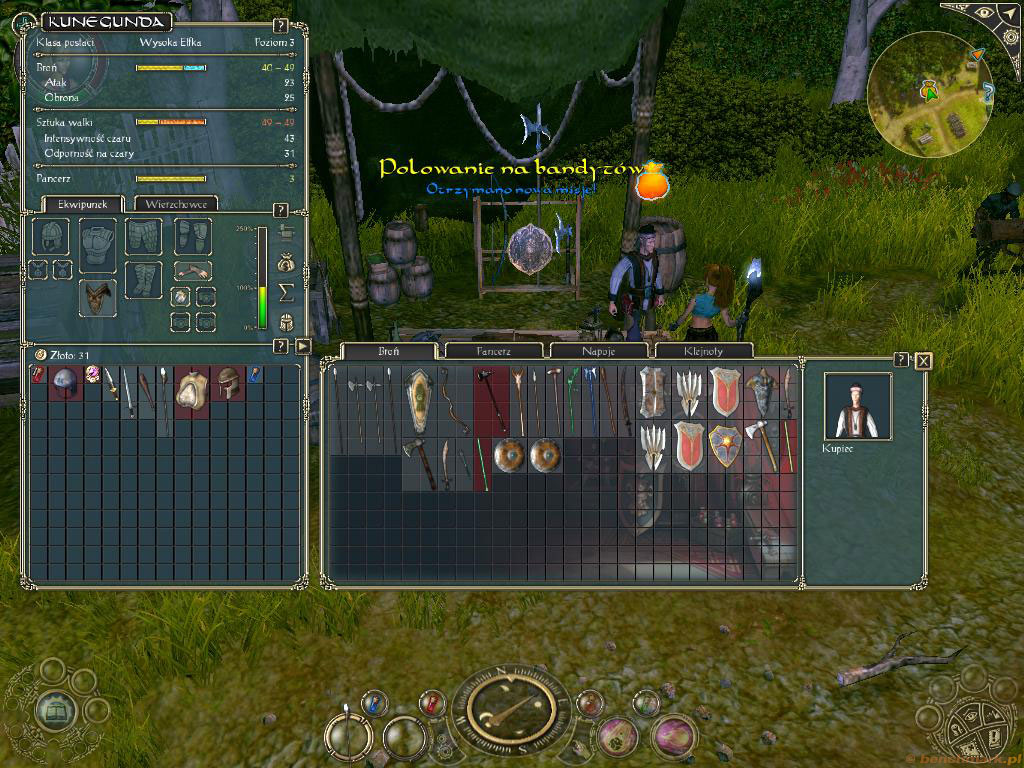Image resolution: width=1024 pixels, height=768 pixels.
Task: Switch to the Pancerz shop tab
Action: tap(492, 351)
